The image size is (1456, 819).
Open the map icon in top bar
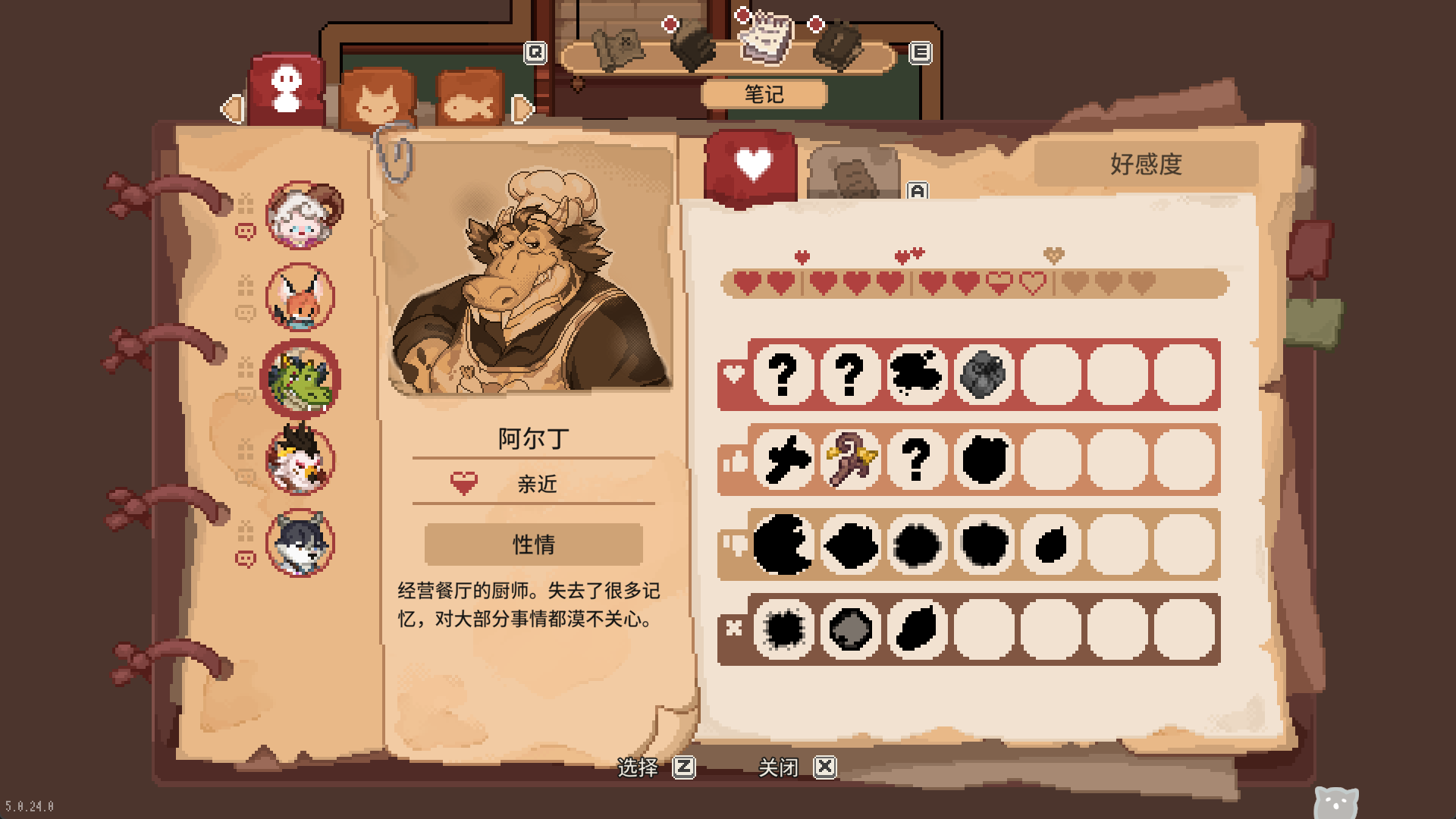pos(617,49)
